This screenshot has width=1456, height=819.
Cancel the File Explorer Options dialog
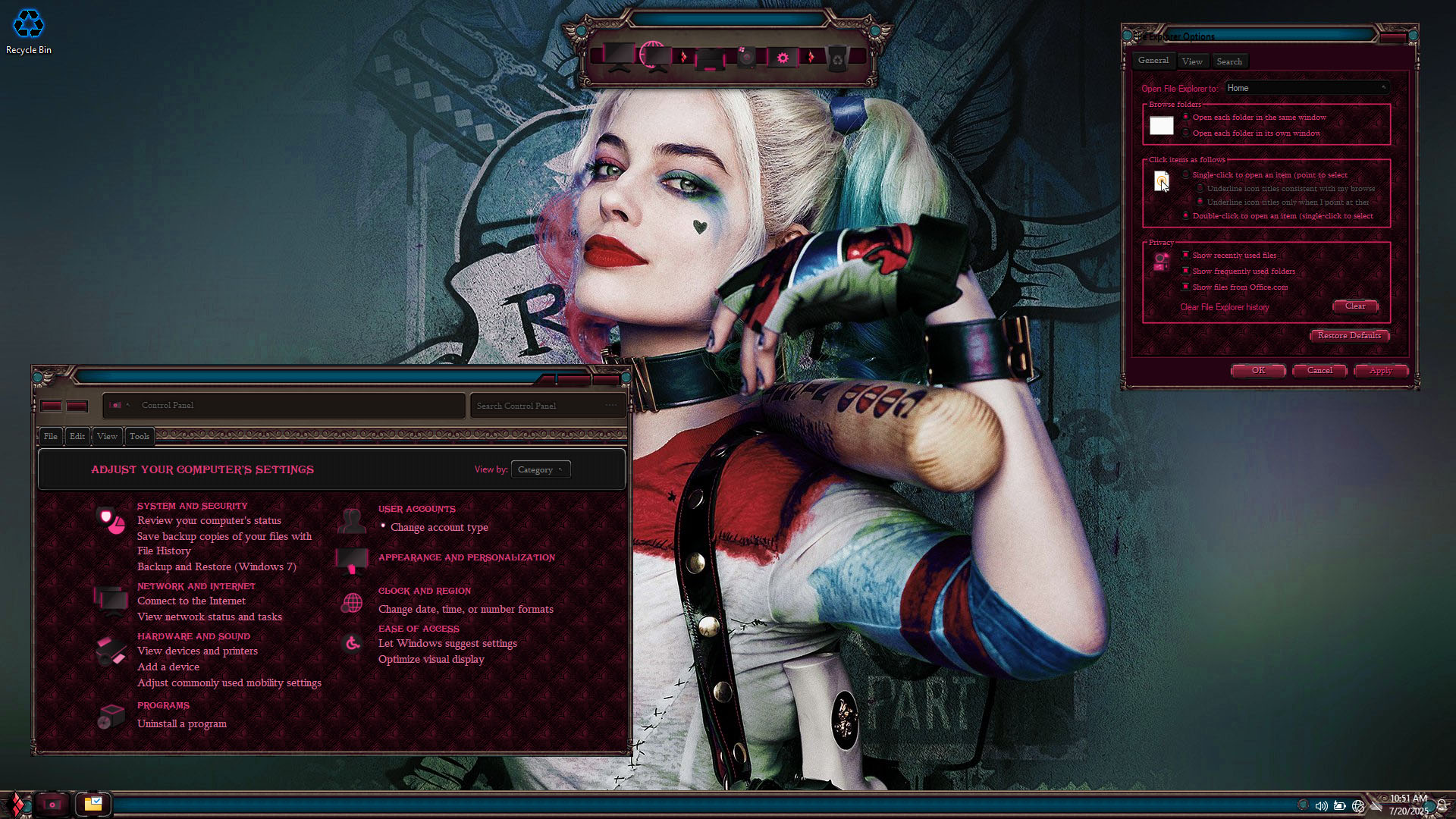(1319, 371)
